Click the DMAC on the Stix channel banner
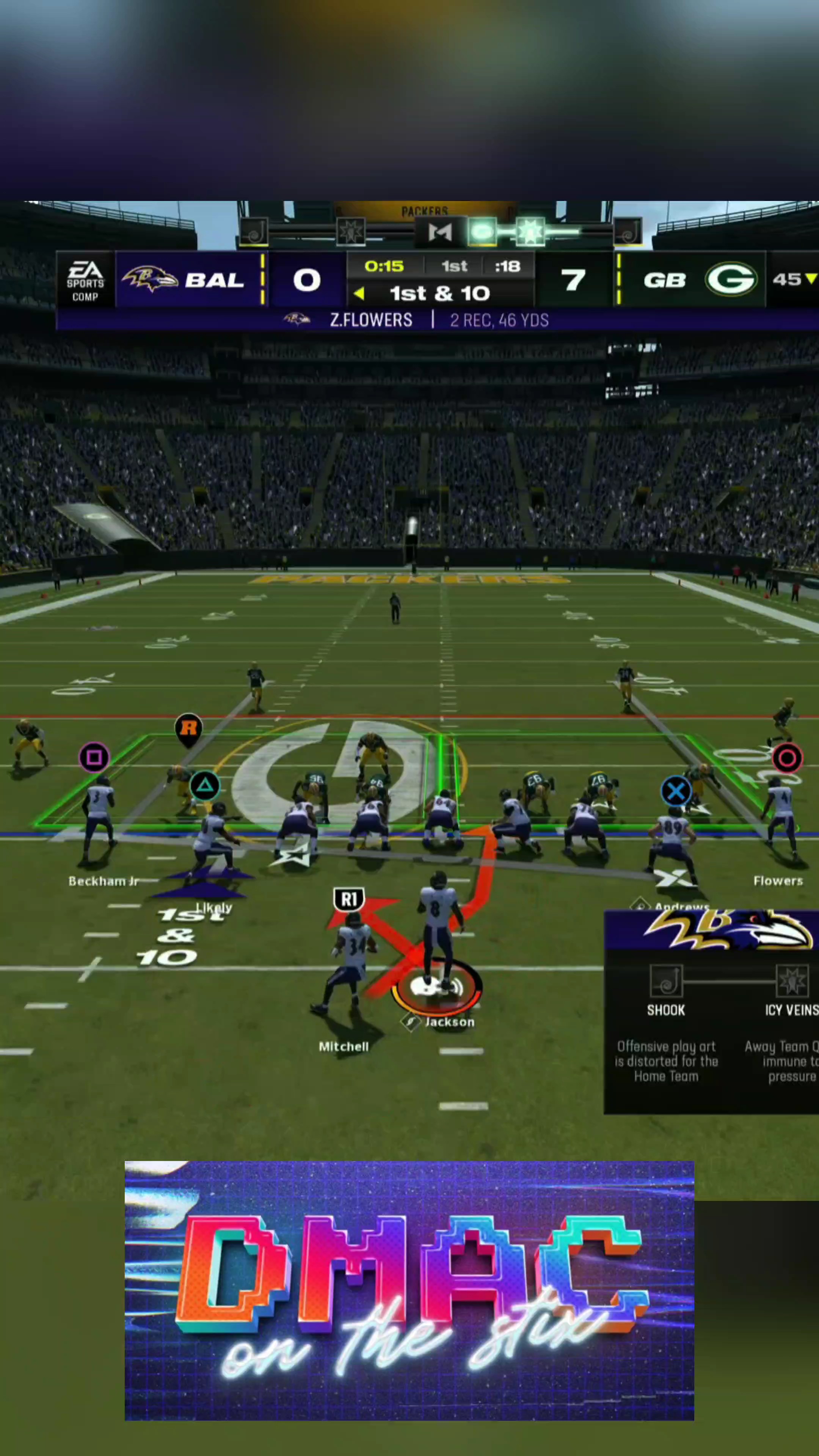 coord(409,1290)
